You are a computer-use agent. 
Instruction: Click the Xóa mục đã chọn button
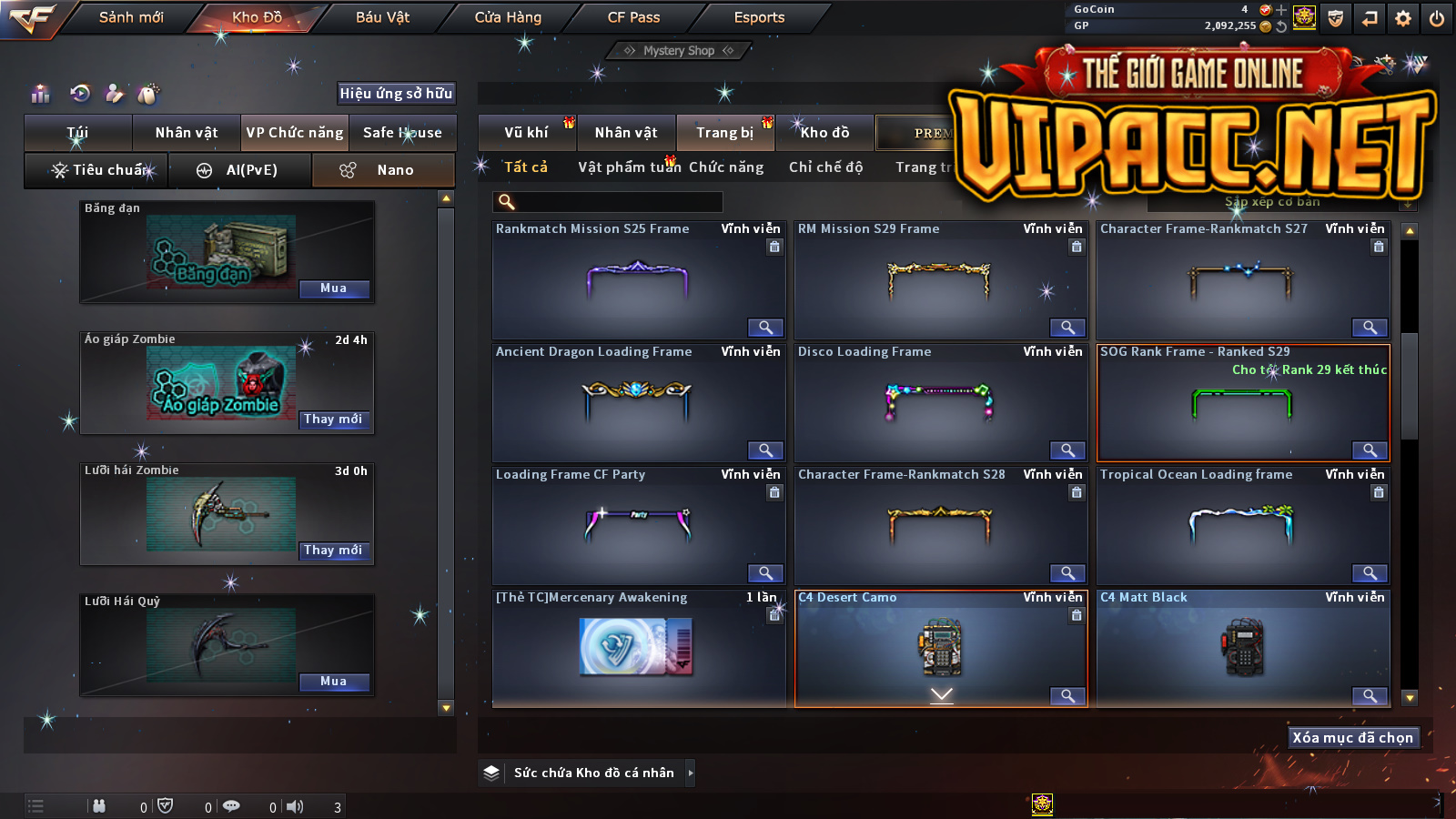(1353, 738)
